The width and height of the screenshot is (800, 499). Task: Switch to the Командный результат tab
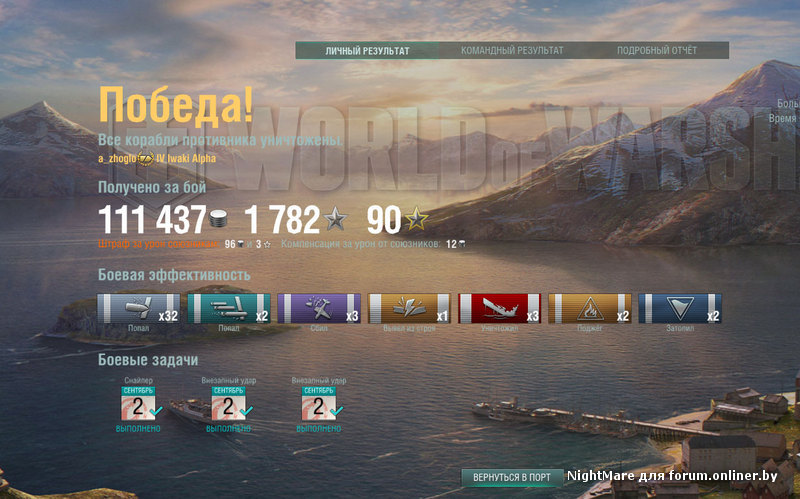click(x=512, y=50)
